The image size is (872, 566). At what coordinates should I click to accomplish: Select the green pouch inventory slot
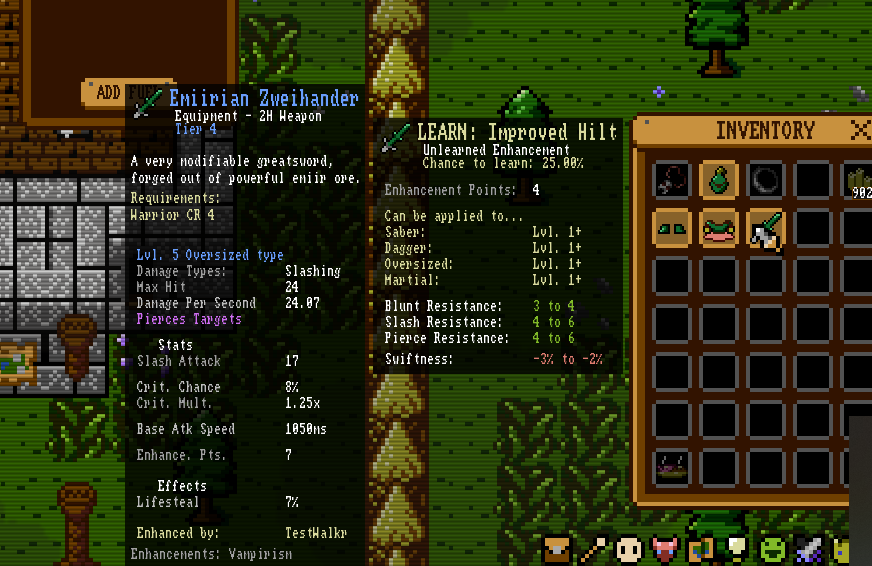[x=719, y=180]
